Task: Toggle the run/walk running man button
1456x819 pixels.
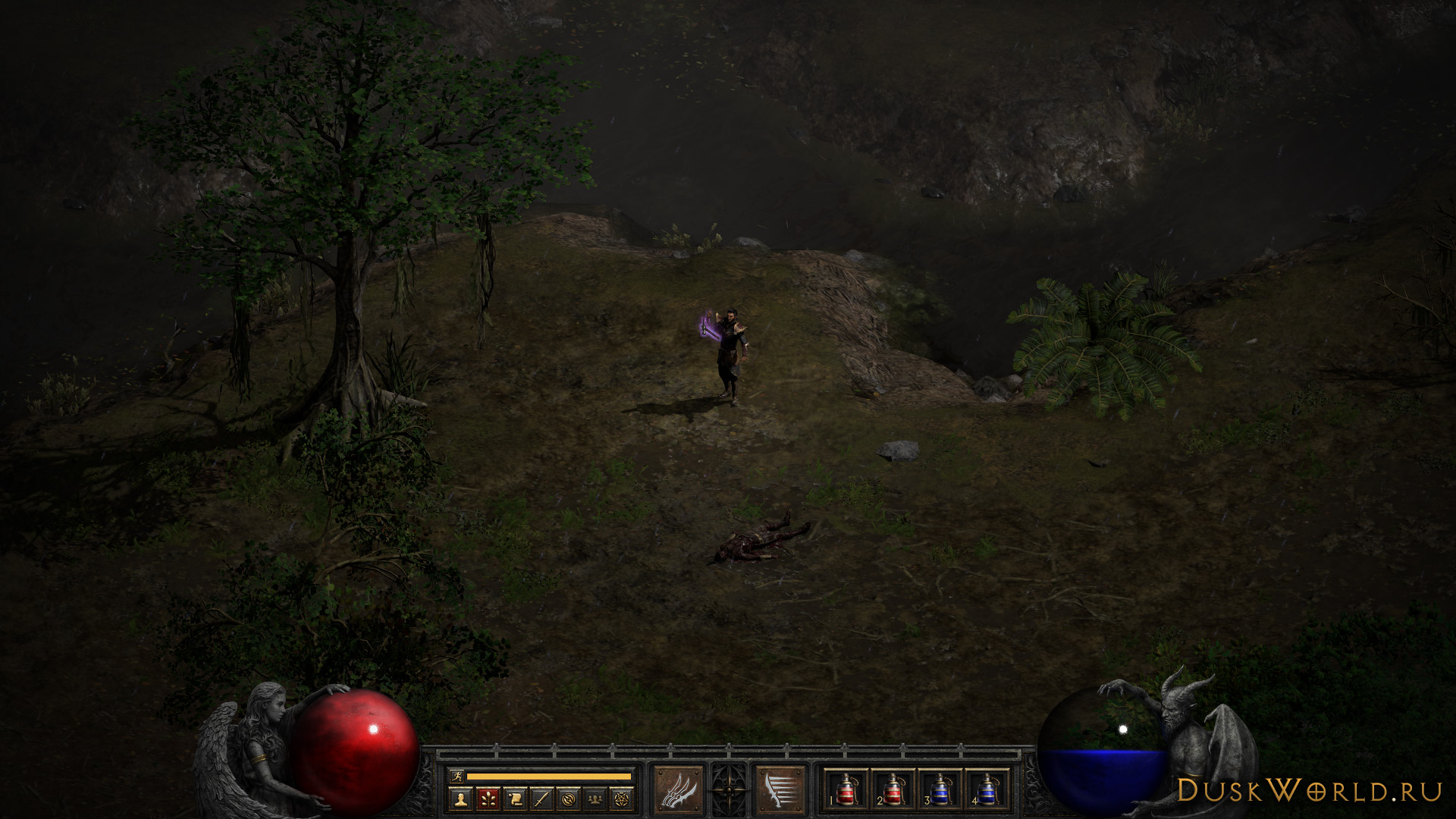Action: pyautogui.click(x=457, y=776)
